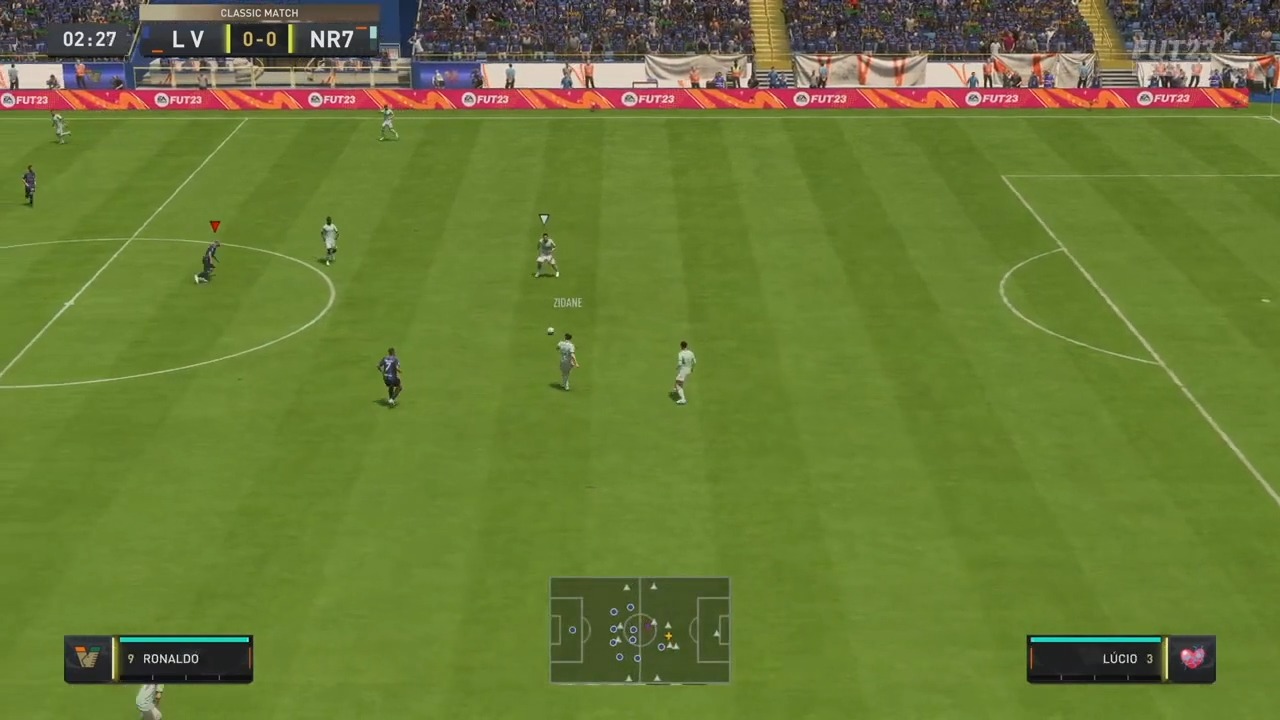Click the white indicator above Zidane
1280x720 pixels.
(x=543, y=218)
